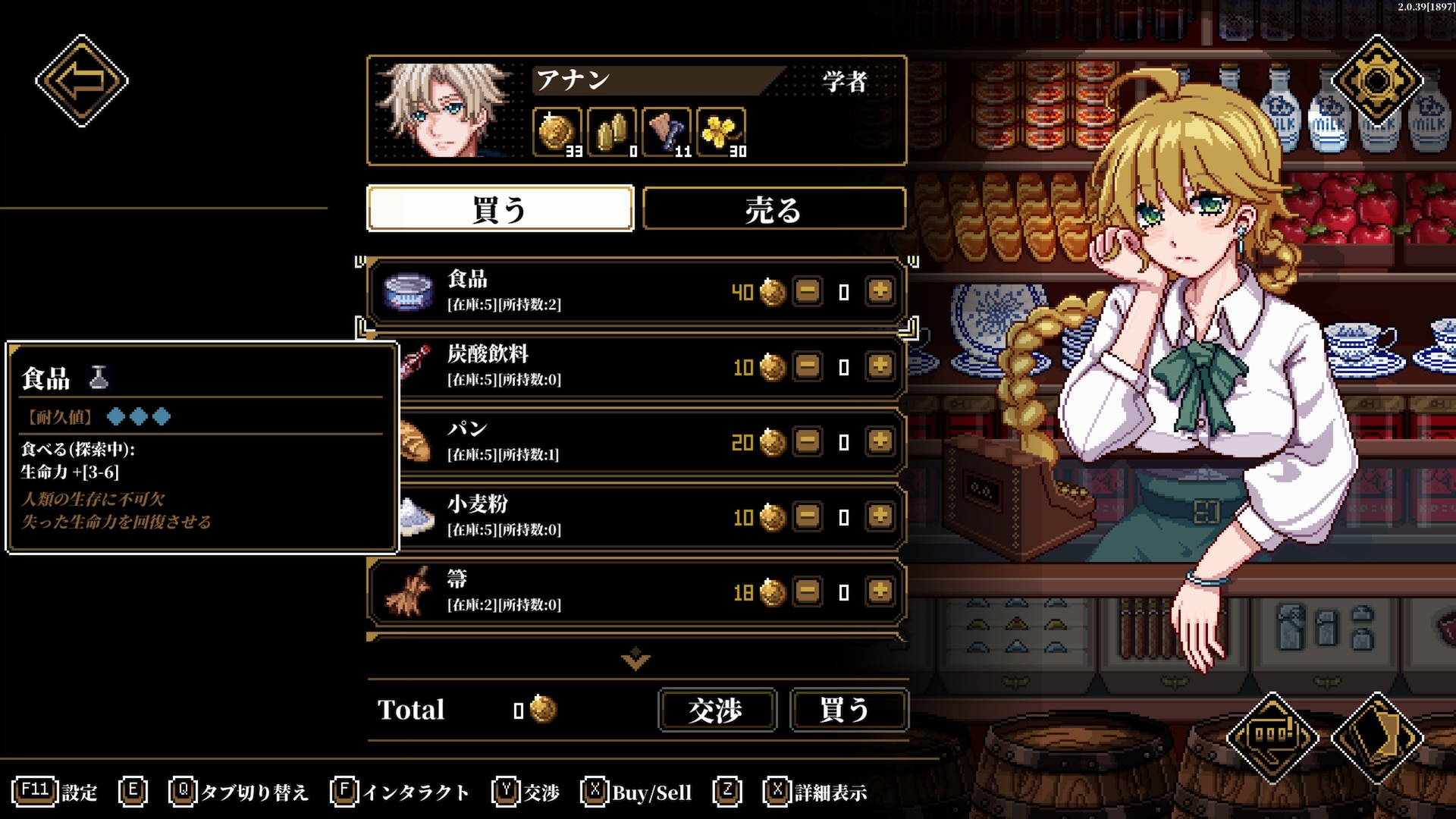This screenshot has height=819, width=1456.
Task: Increase 箒 quantity with the plus button
Action: click(880, 591)
